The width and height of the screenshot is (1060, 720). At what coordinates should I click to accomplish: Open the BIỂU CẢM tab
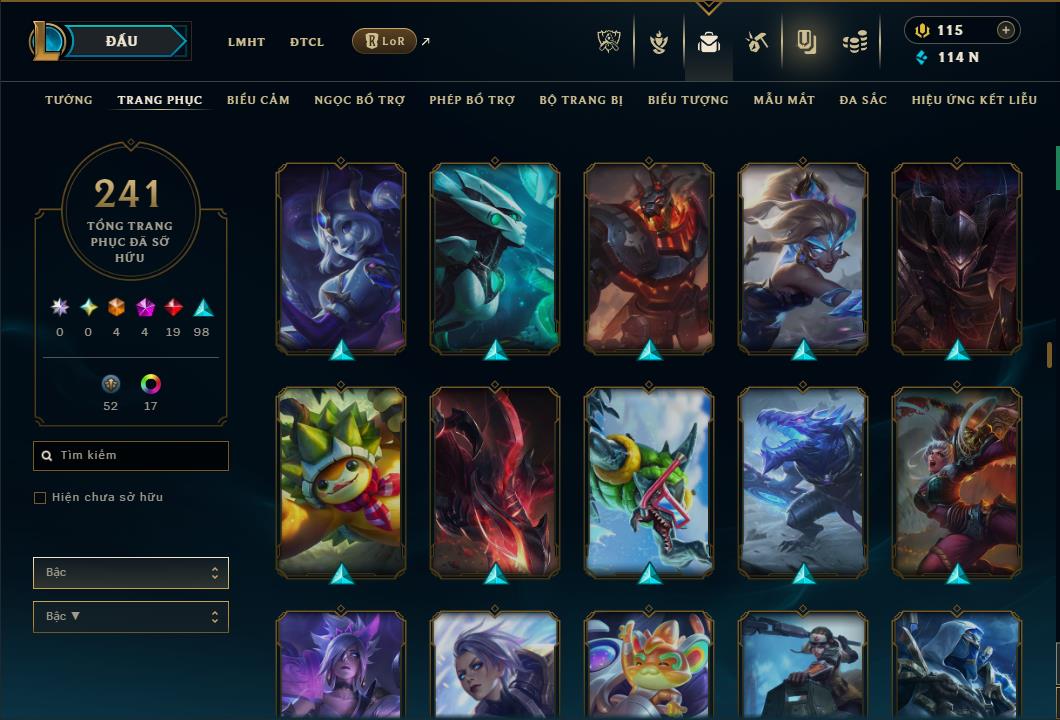pyautogui.click(x=258, y=100)
